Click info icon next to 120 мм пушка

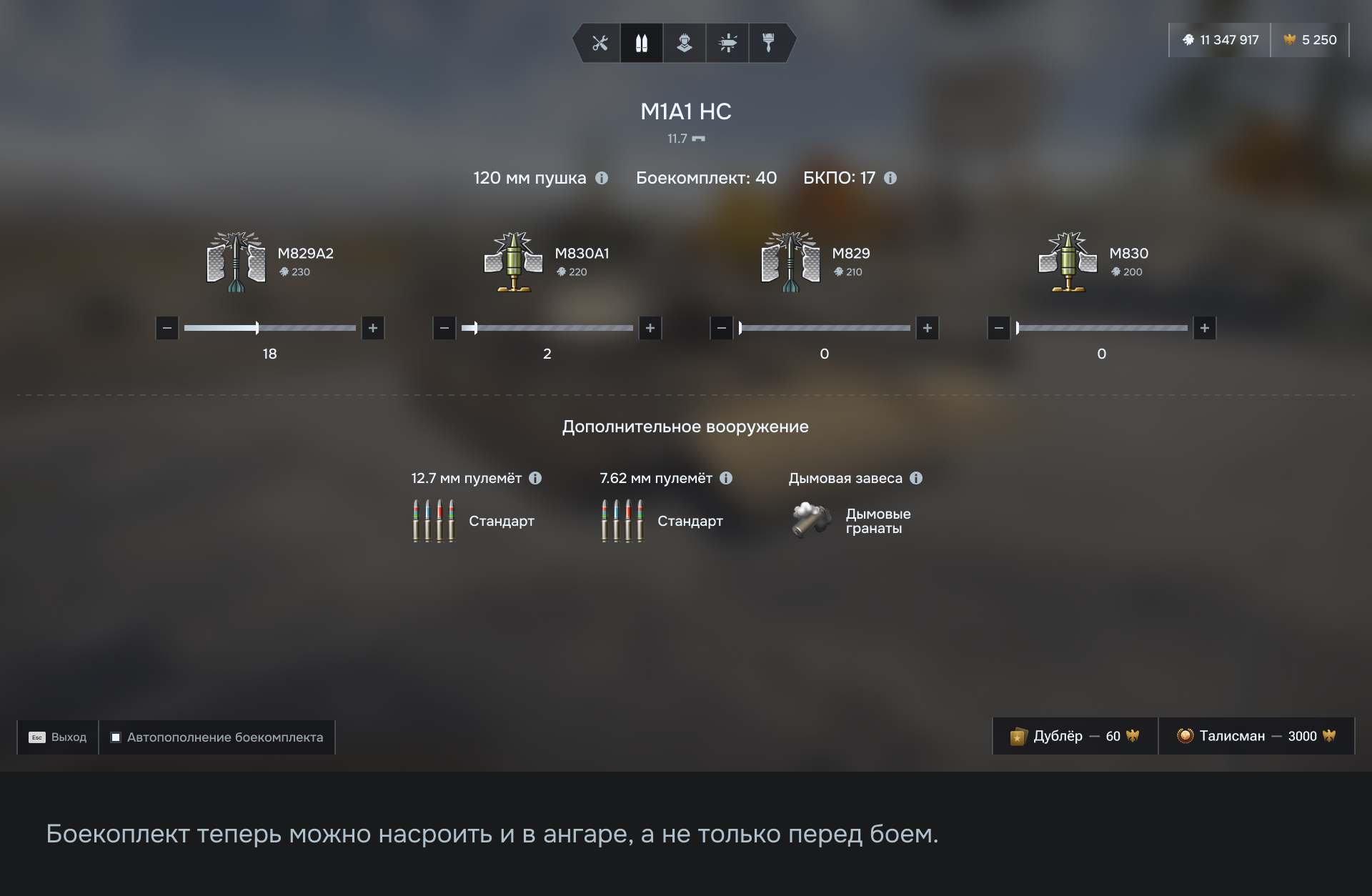click(601, 178)
